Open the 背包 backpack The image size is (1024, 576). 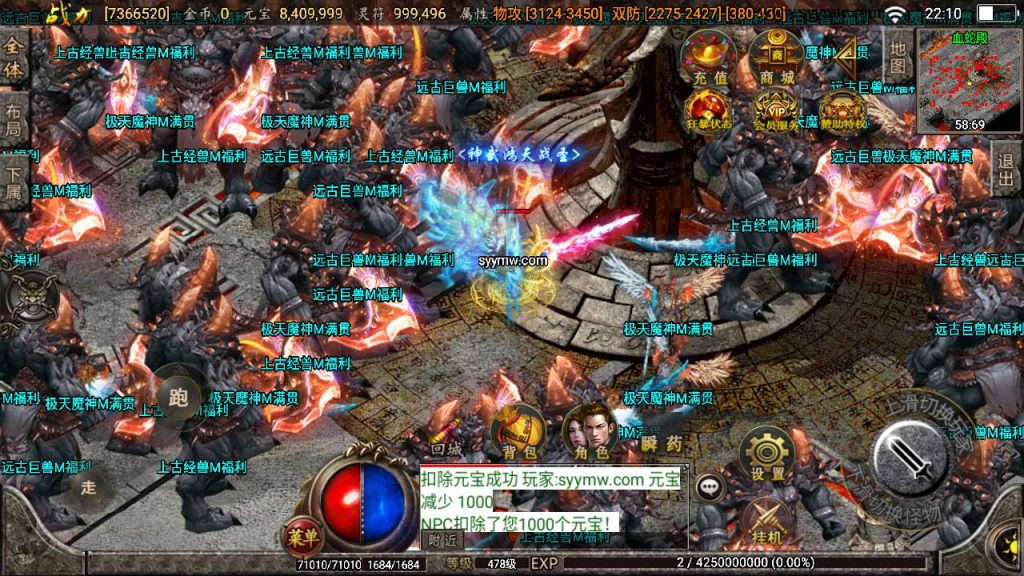(x=517, y=434)
